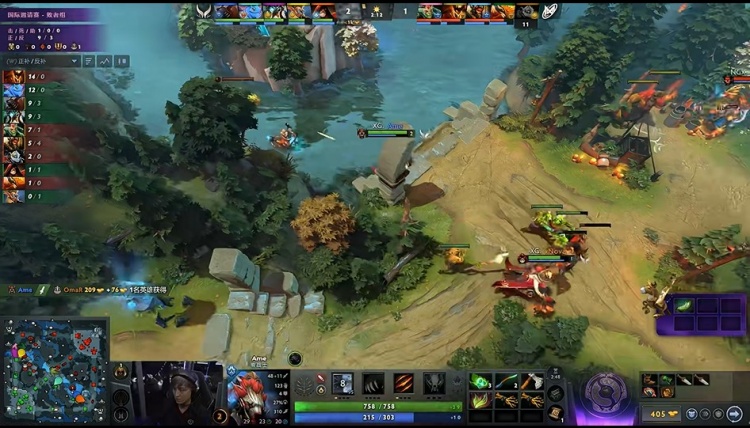
Task: Click the line graph button beside the dropdown
Action: tap(105, 61)
